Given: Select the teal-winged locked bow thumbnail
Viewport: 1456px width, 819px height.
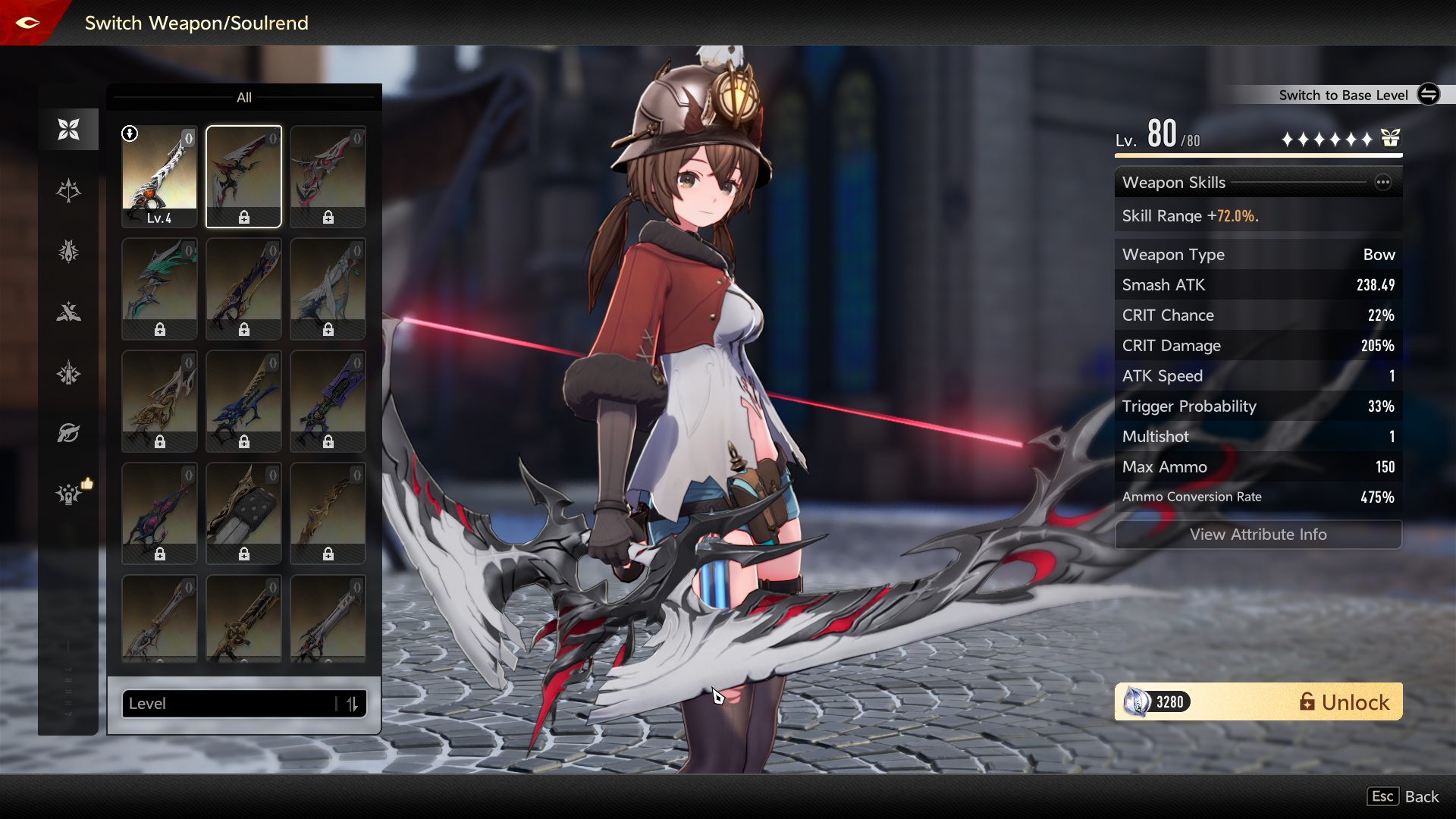Looking at the screenshot, I should (x=159, y=289).
